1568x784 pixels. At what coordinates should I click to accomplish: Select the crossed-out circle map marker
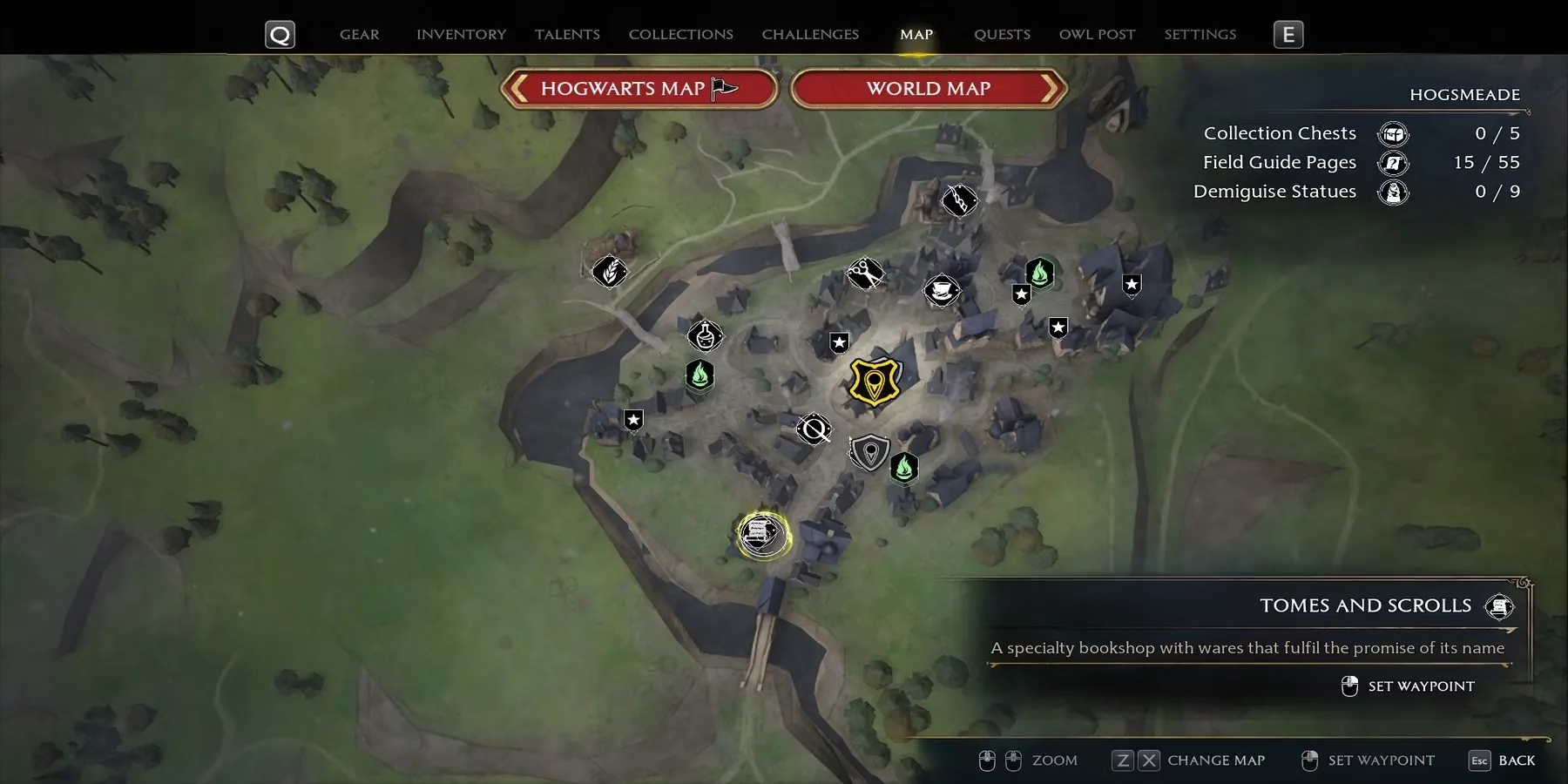[814, 429]
